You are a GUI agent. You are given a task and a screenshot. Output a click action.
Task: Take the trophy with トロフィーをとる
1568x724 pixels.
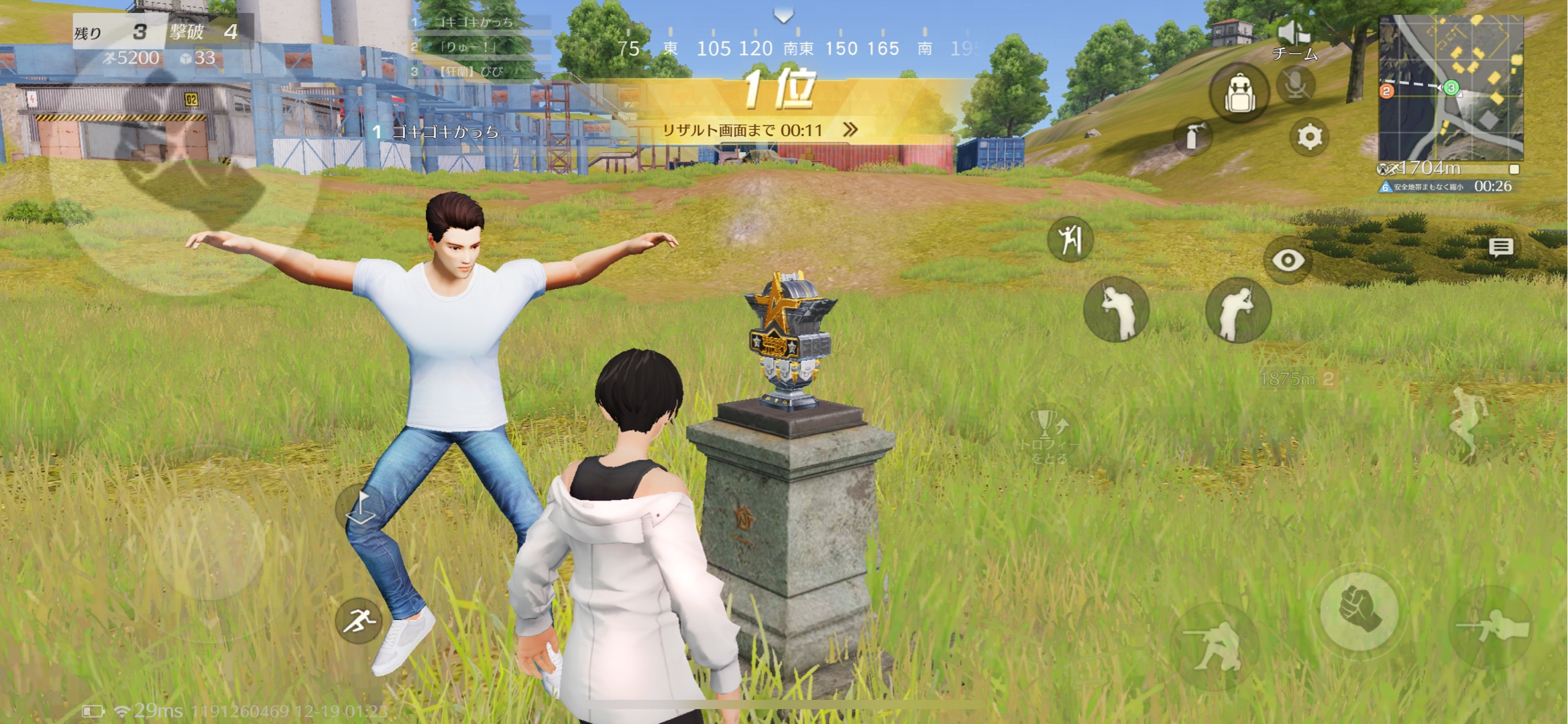(x=1049, y=436)
